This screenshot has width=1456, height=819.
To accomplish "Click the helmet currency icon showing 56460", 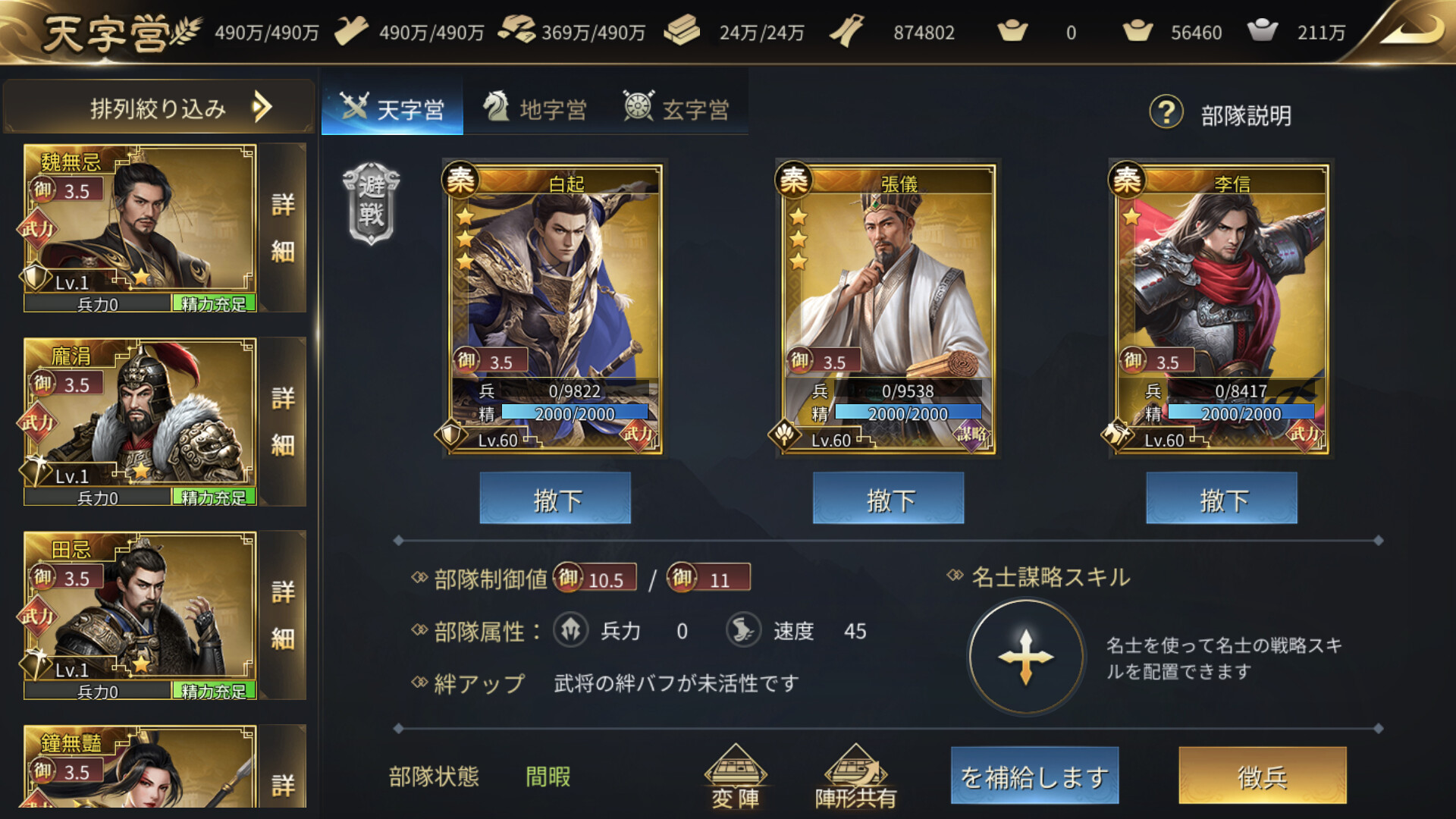I will 1137,30.
